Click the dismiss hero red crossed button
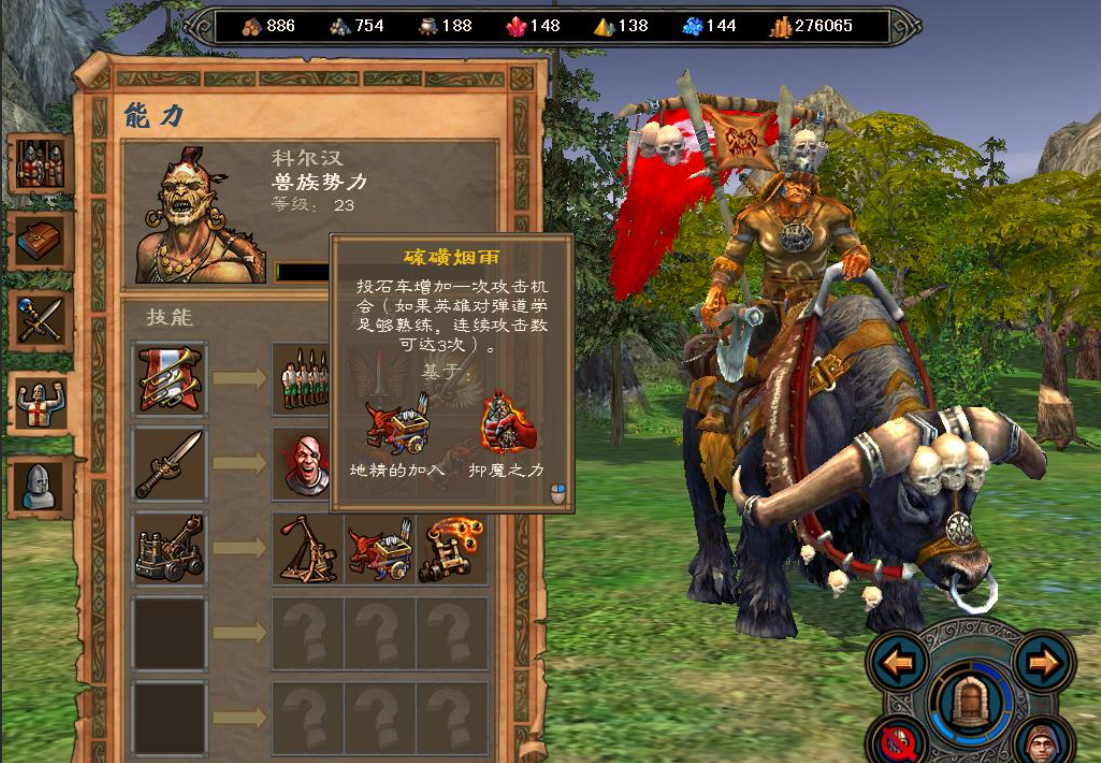The image size is (1101, 763). click(x=895, y=741)
